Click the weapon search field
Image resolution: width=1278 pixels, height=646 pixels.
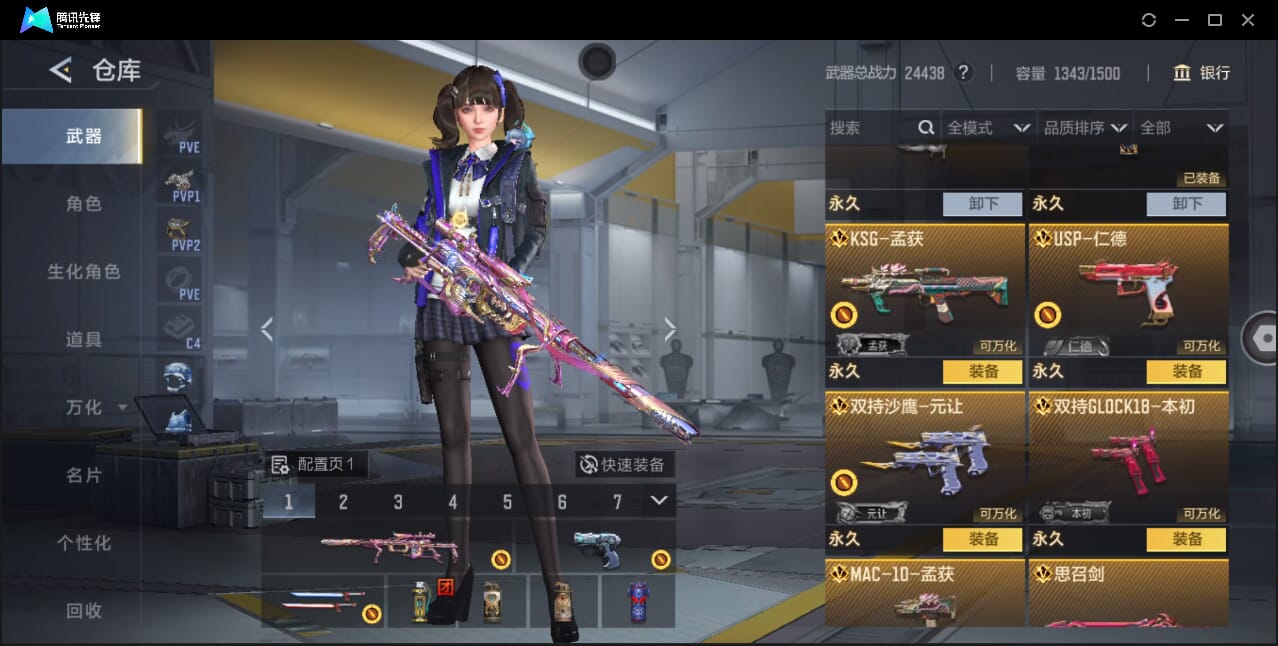click(872, 128)
